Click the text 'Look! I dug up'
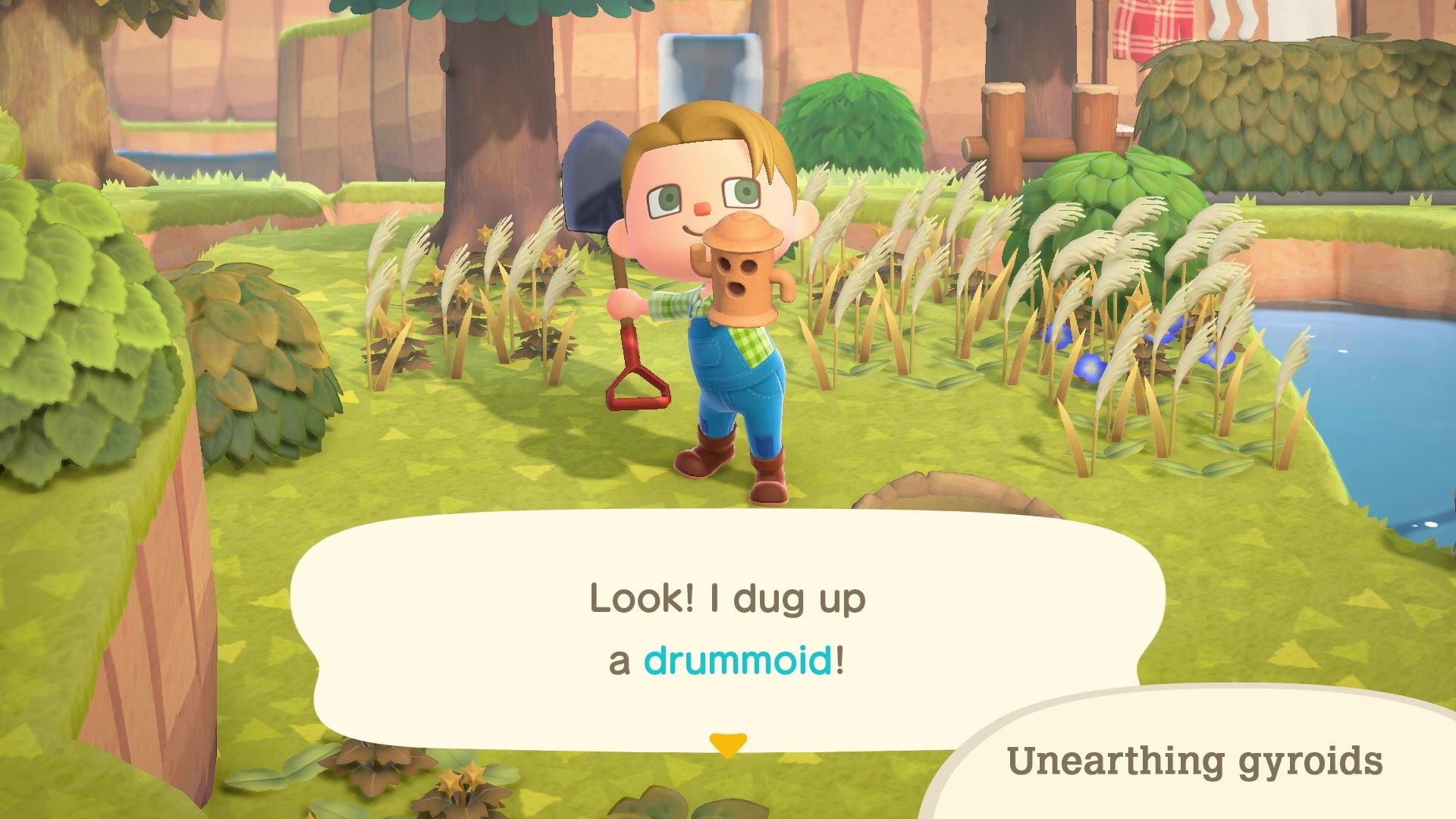The width and height of the screenshot is (1456, 819). pyautogui.click(x=728, y=599)
